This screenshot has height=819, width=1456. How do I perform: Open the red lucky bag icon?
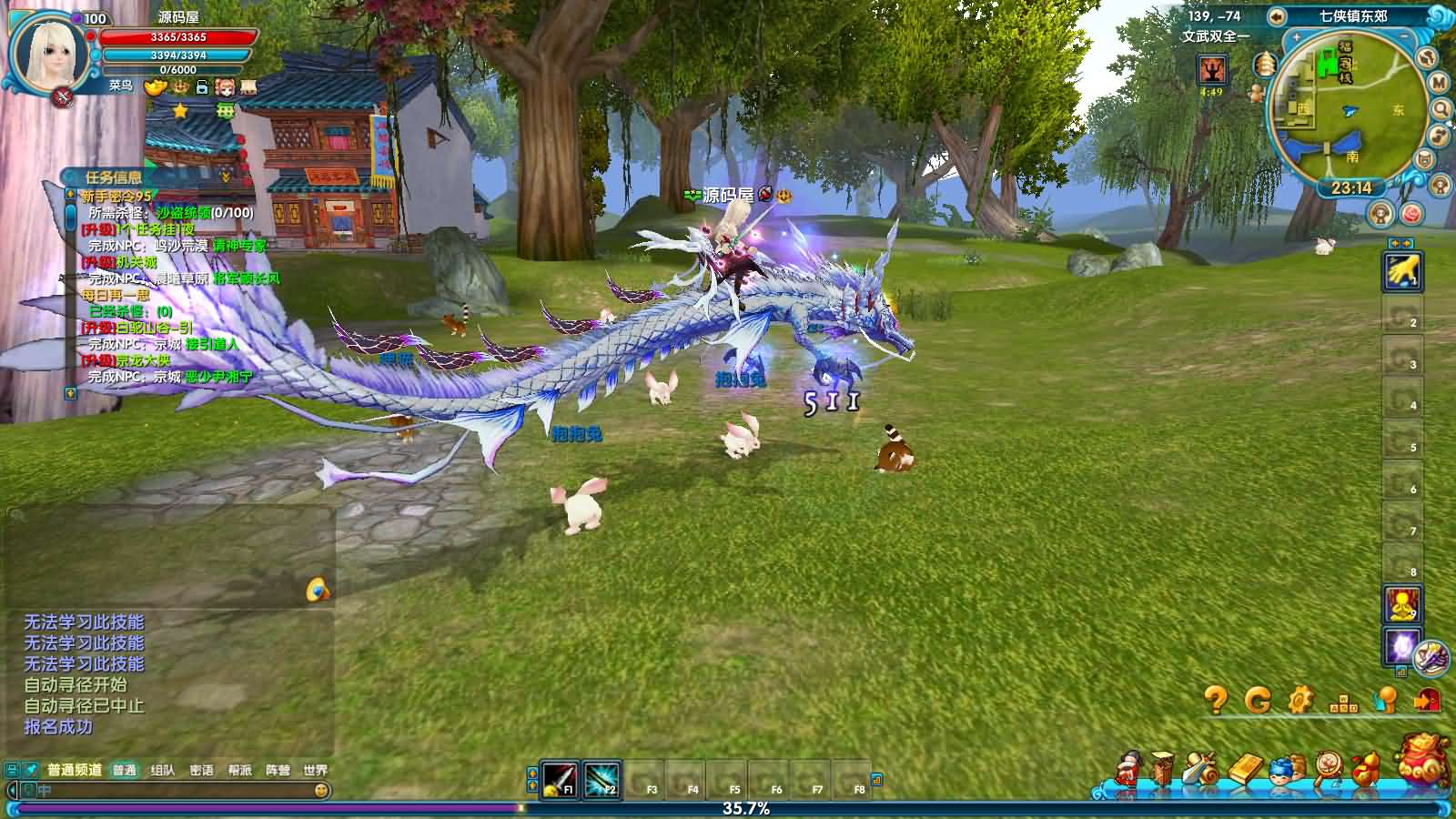tap(1424, 759)
